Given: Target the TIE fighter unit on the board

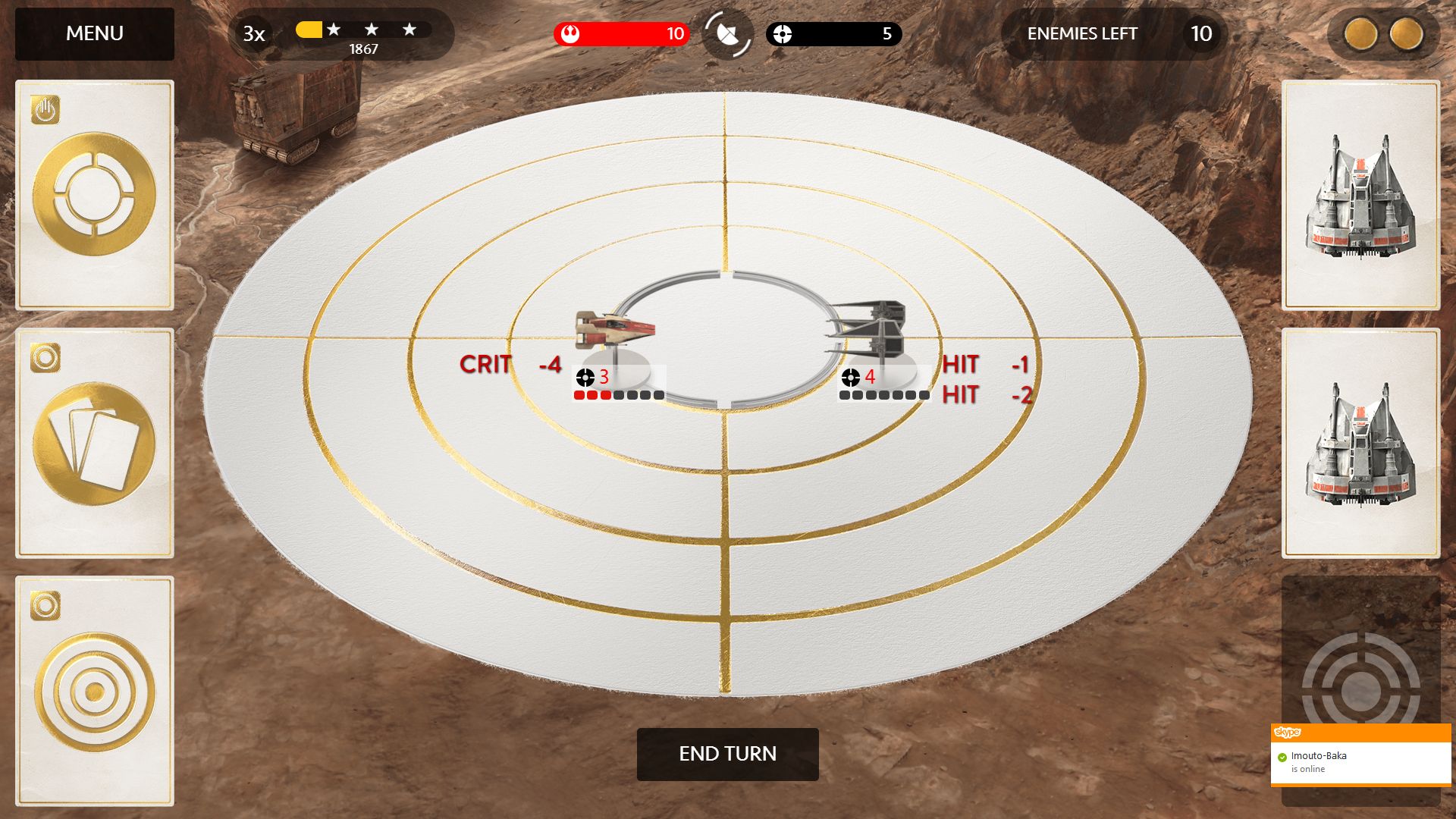Looking at the screenshot, I should click(868, 328).
